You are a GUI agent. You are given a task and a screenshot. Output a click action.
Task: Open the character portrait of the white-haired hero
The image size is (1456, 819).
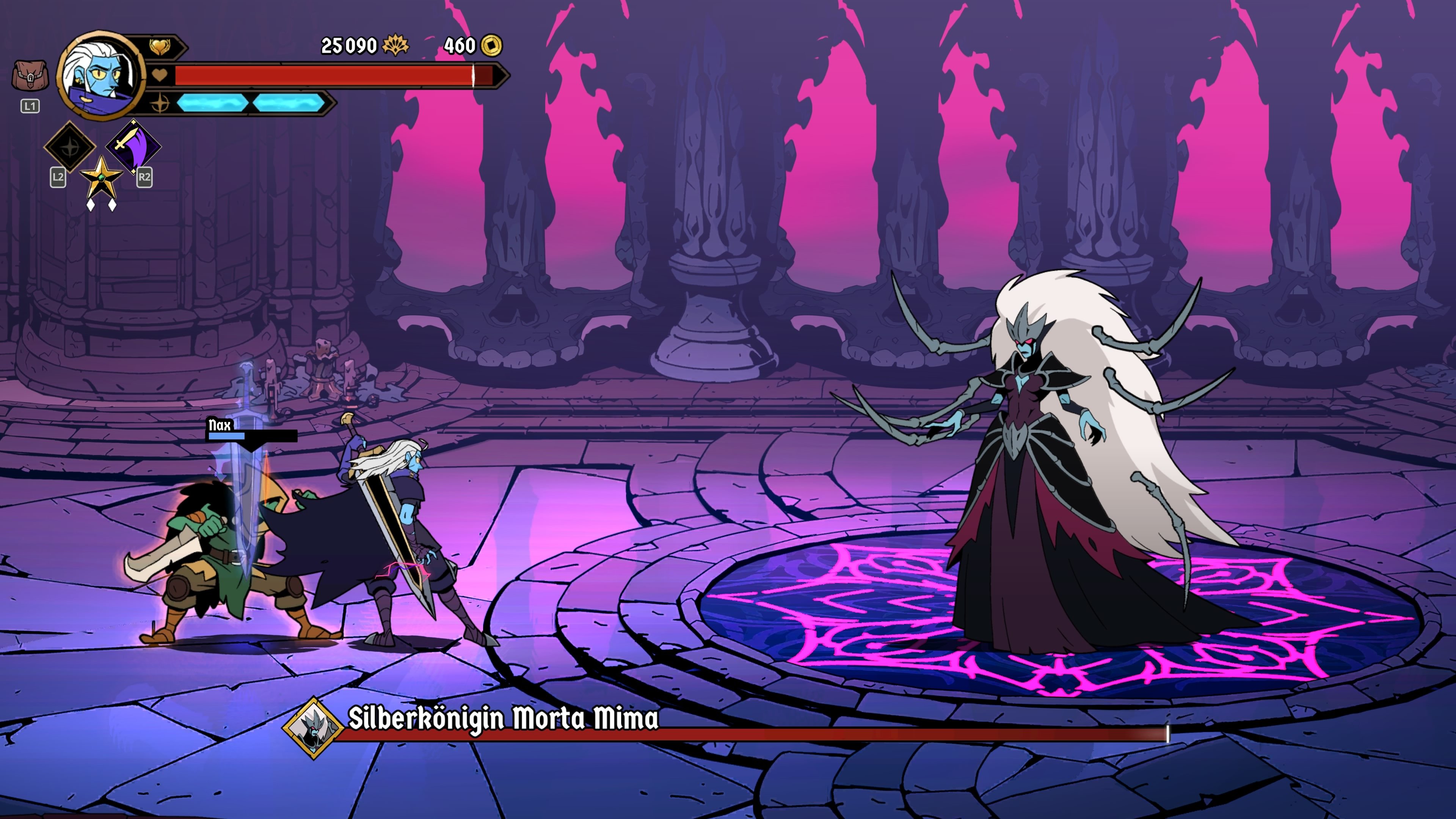coord(99,76)
